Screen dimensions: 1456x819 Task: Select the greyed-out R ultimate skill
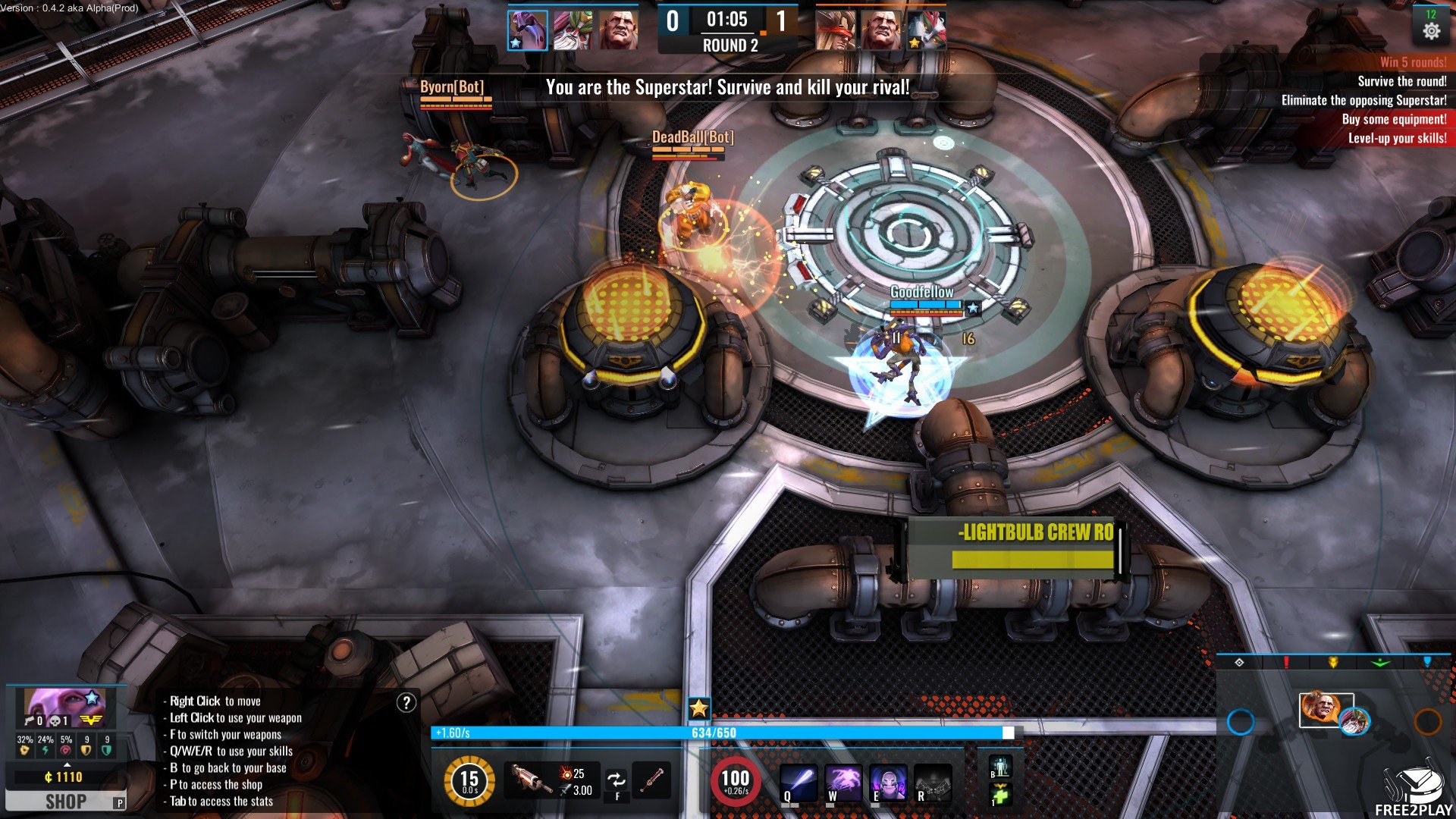[933, 781]
